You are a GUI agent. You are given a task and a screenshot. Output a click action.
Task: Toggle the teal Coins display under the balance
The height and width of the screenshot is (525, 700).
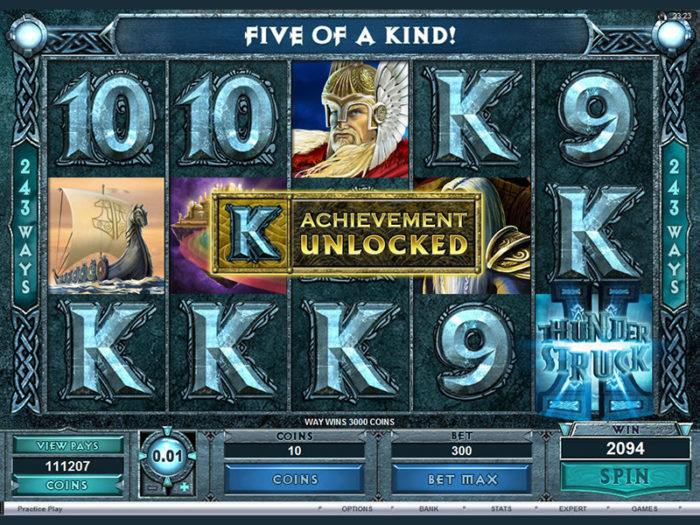(68, 485)
